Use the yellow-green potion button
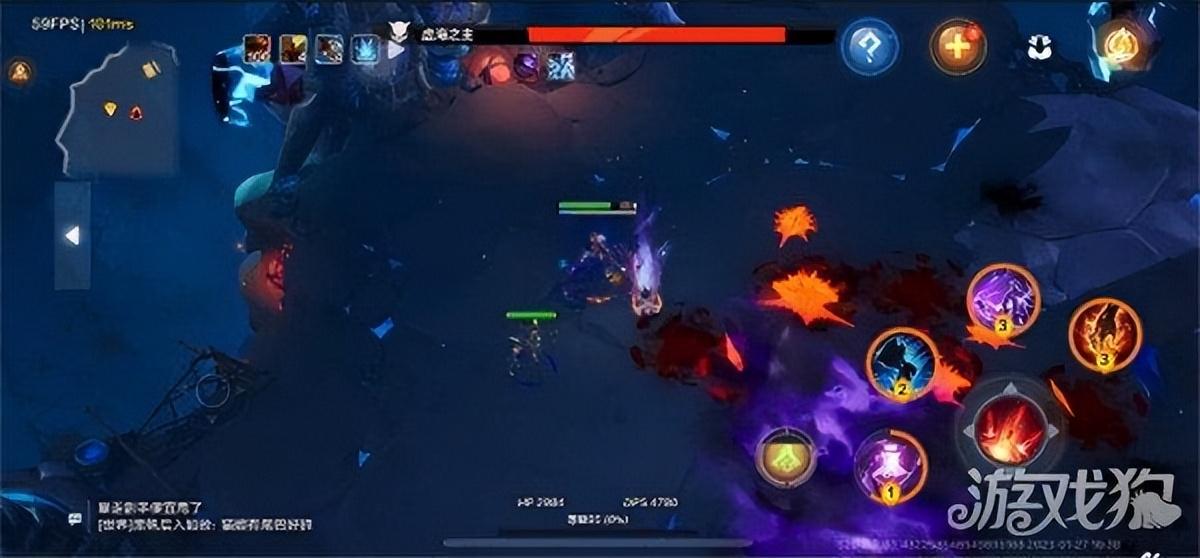This screenshot has width=1200, height=558. (x=786, y=456)
